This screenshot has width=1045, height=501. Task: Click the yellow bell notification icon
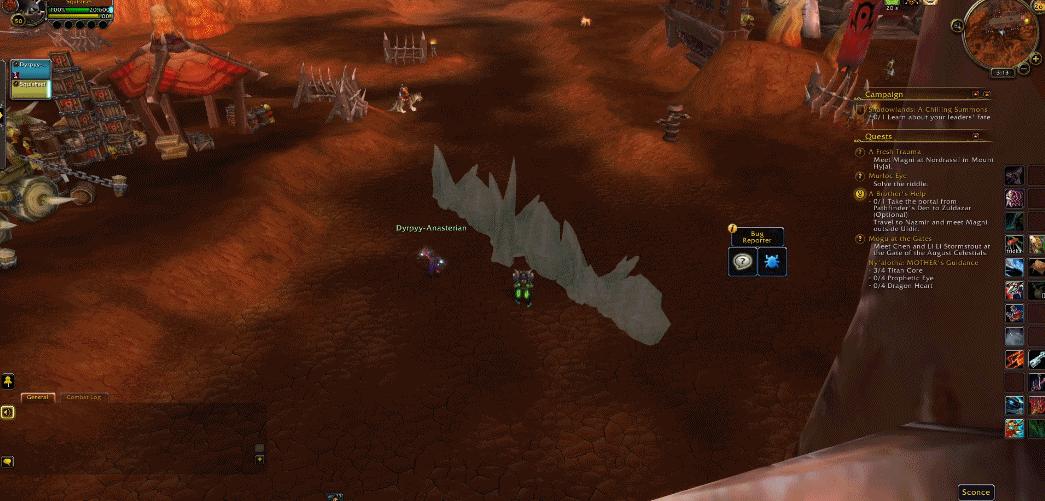[8, 381]
